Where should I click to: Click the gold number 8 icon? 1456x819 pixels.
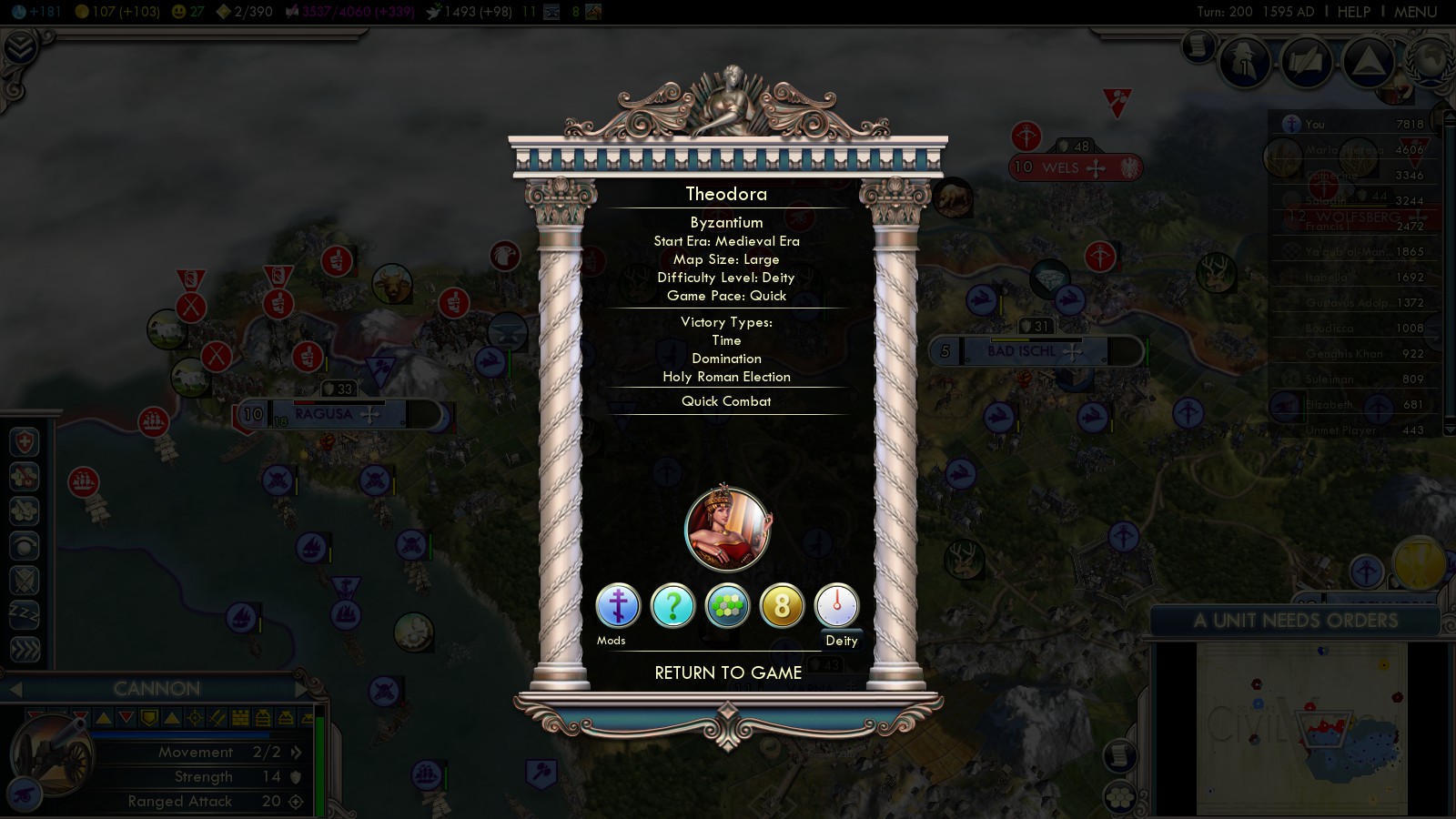click(782, 606)
